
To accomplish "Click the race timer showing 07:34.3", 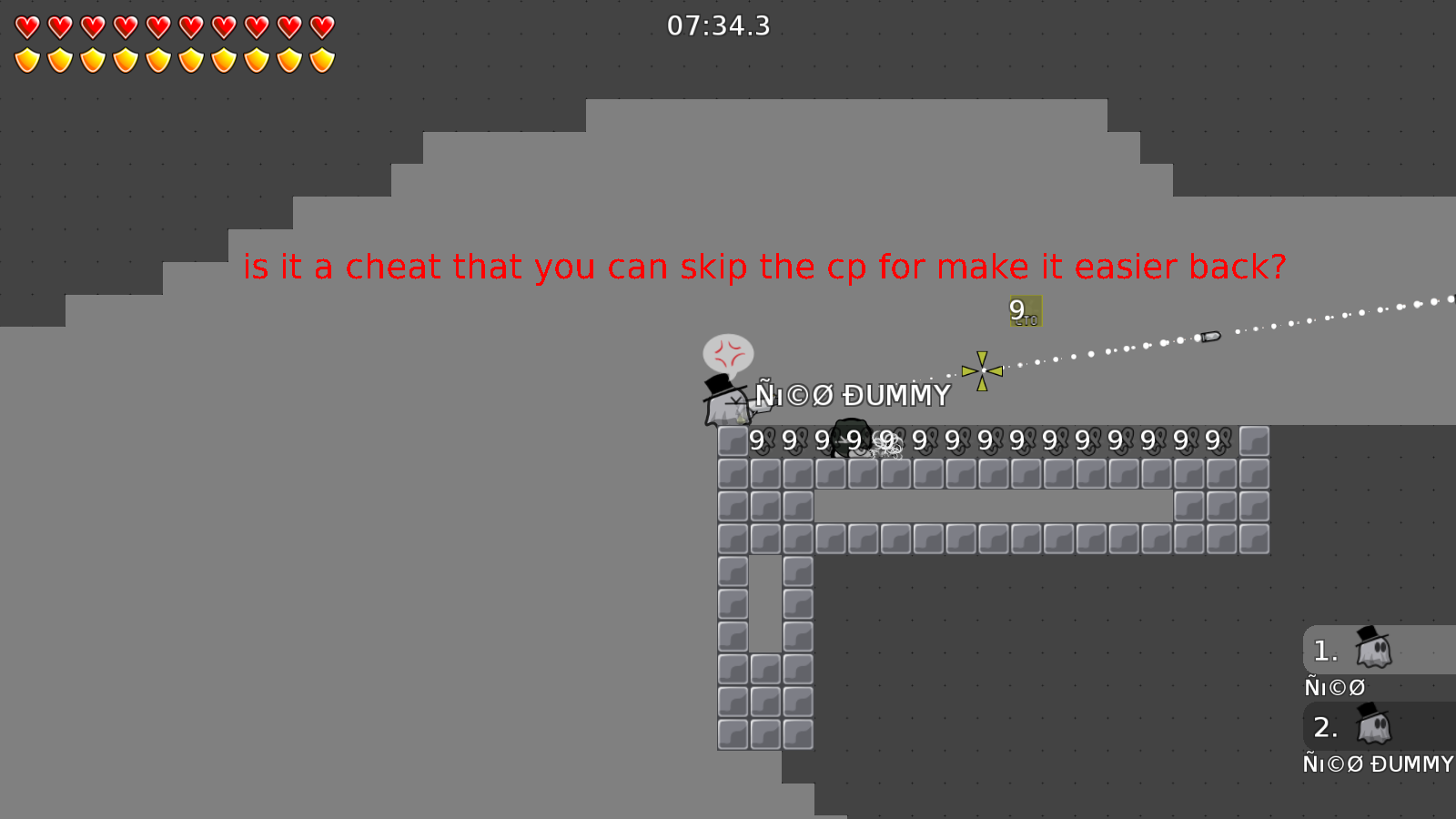I will pos(718,26).
